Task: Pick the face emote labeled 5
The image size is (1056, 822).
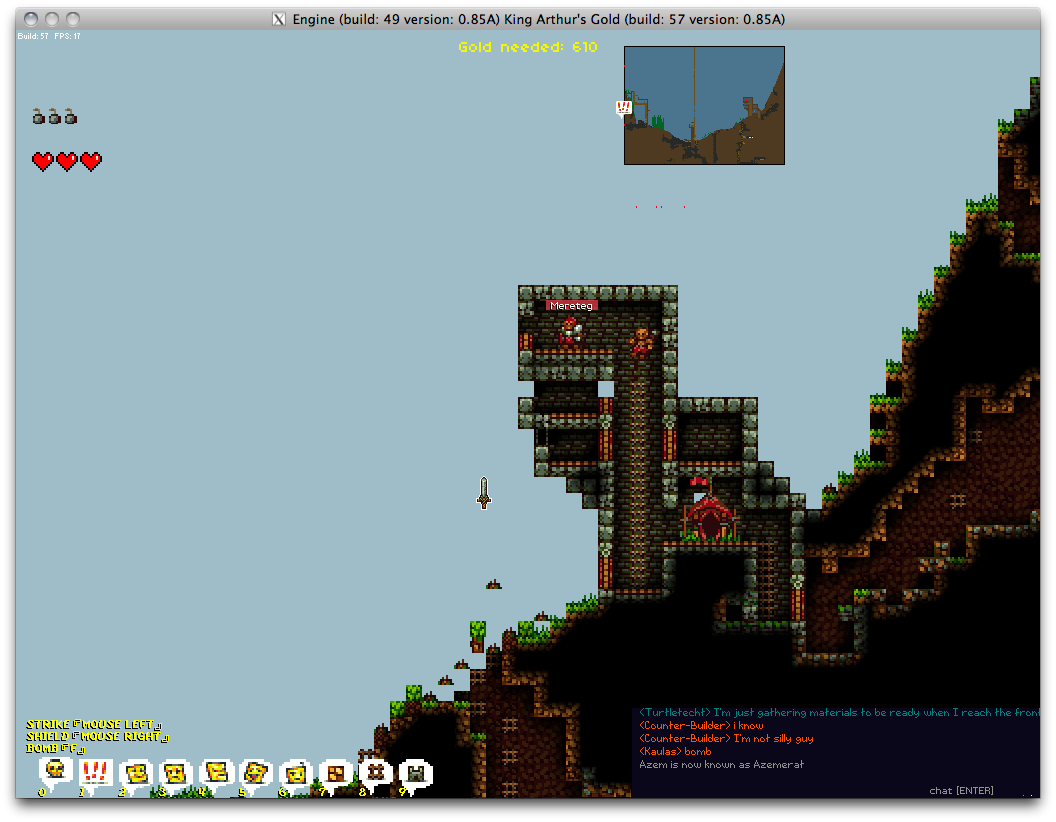Action: tap(256, 772)
